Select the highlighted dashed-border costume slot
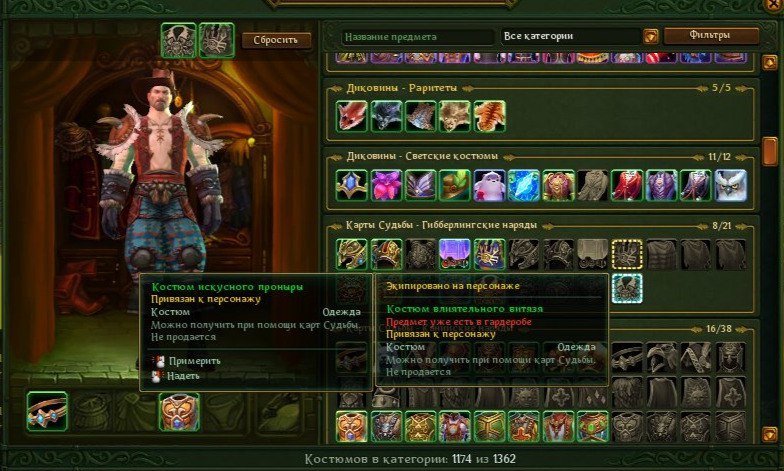 pyautogui.click(x=627, y=255)
